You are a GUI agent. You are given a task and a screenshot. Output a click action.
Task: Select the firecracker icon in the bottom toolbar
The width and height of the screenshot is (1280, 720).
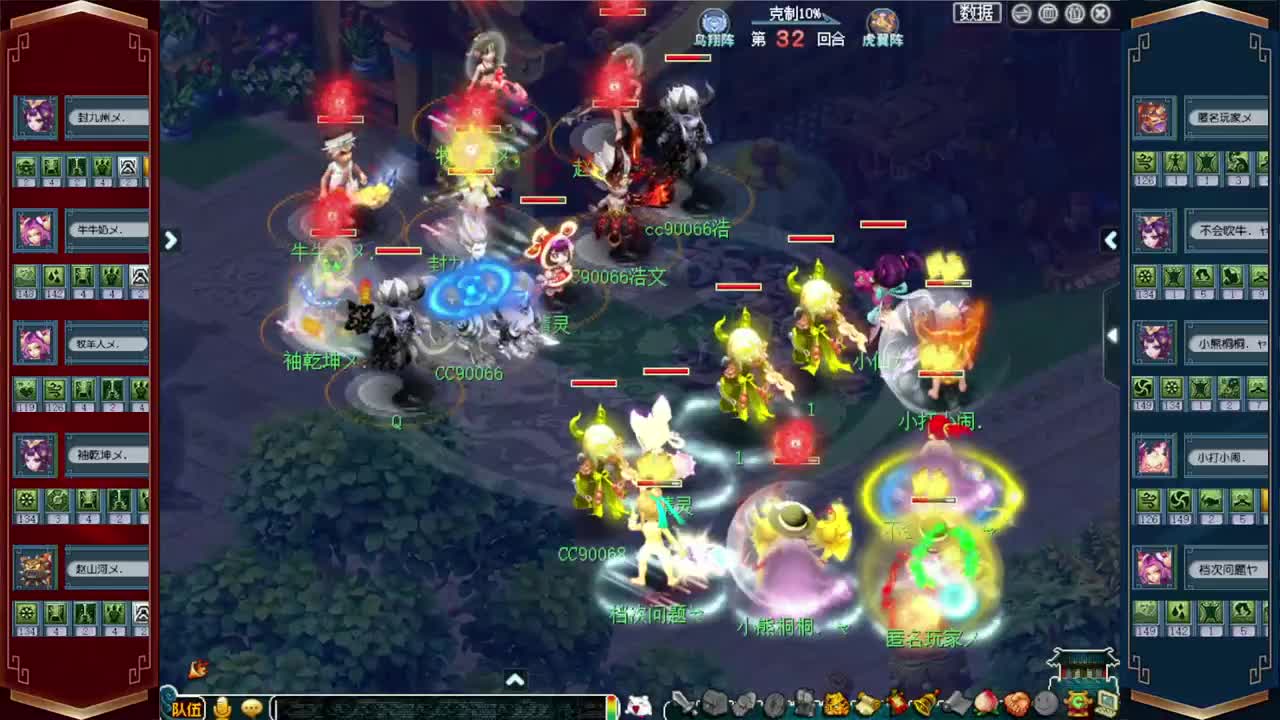point(897,700)
